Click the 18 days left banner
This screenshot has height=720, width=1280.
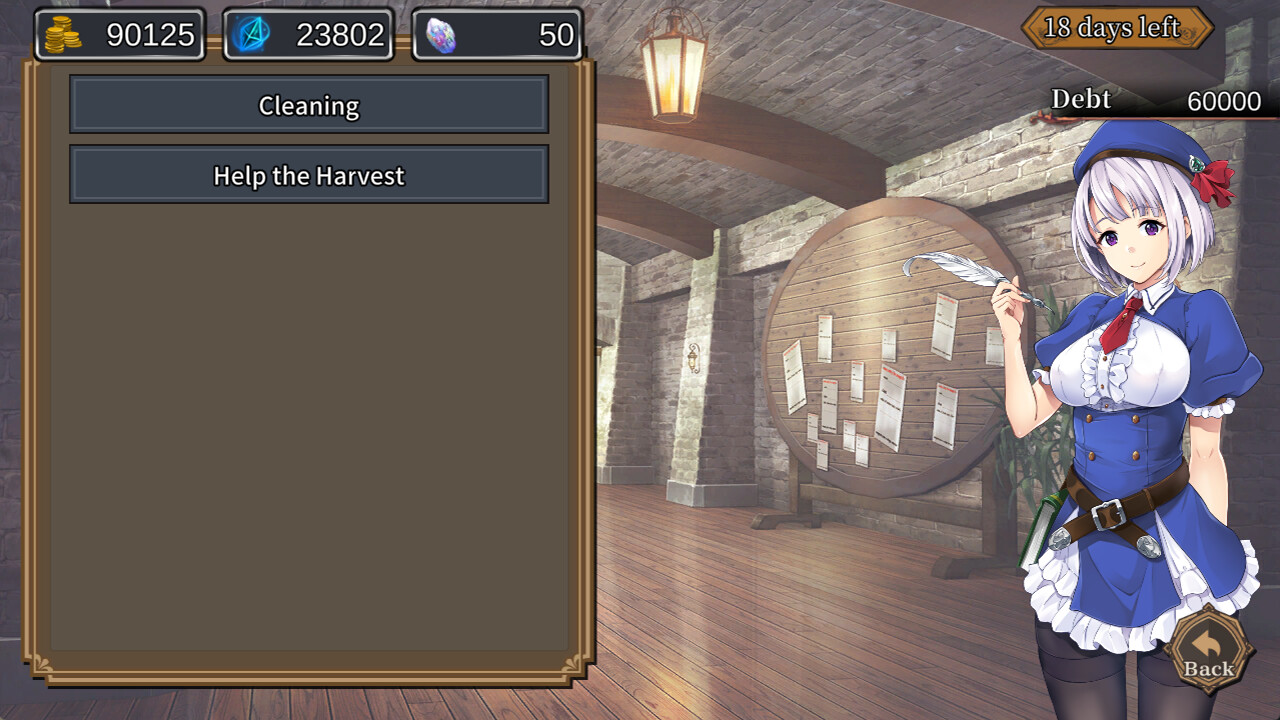(x=1119, y=27)
